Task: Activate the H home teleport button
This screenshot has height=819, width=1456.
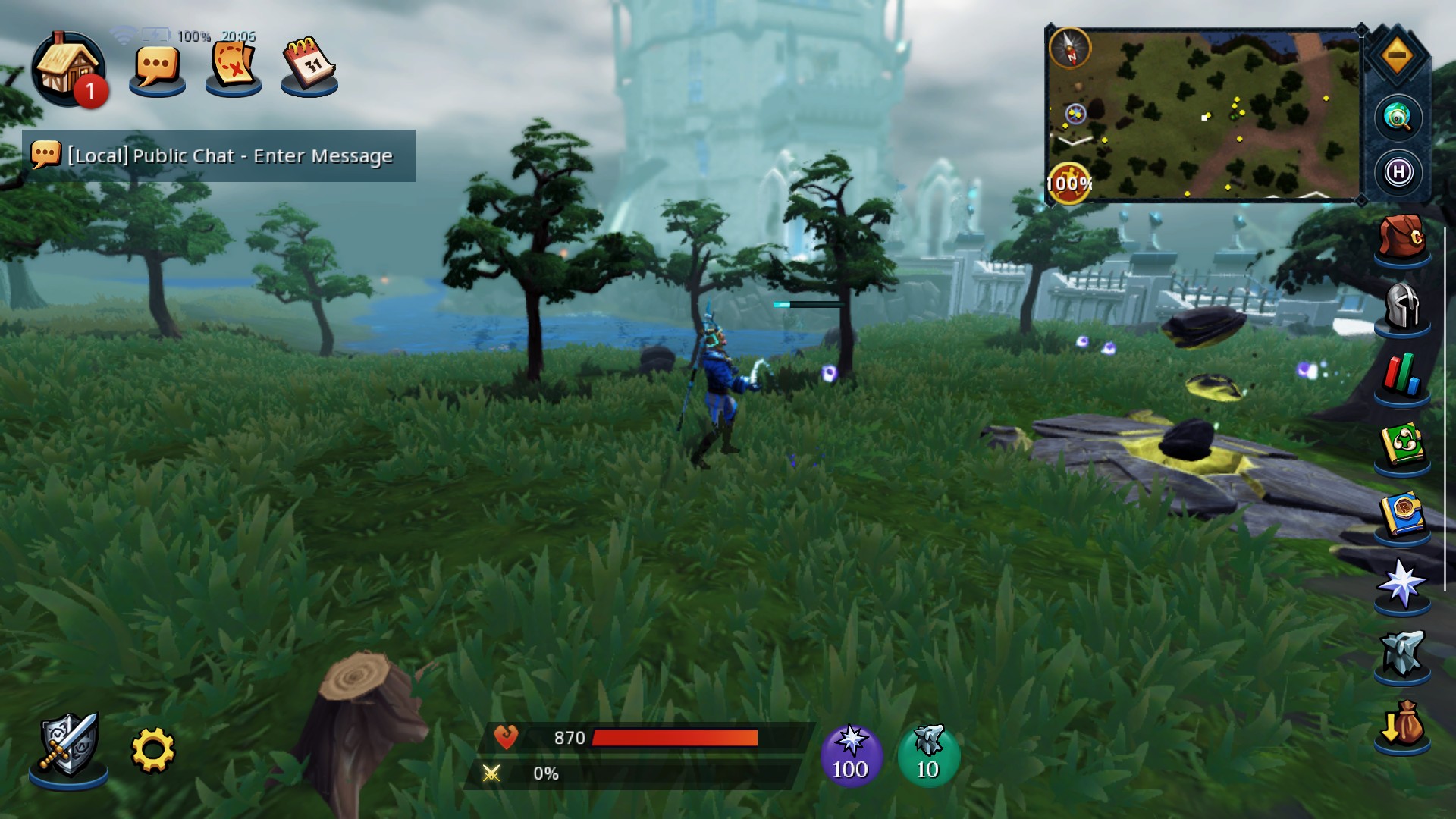Action: point(1398,172)
